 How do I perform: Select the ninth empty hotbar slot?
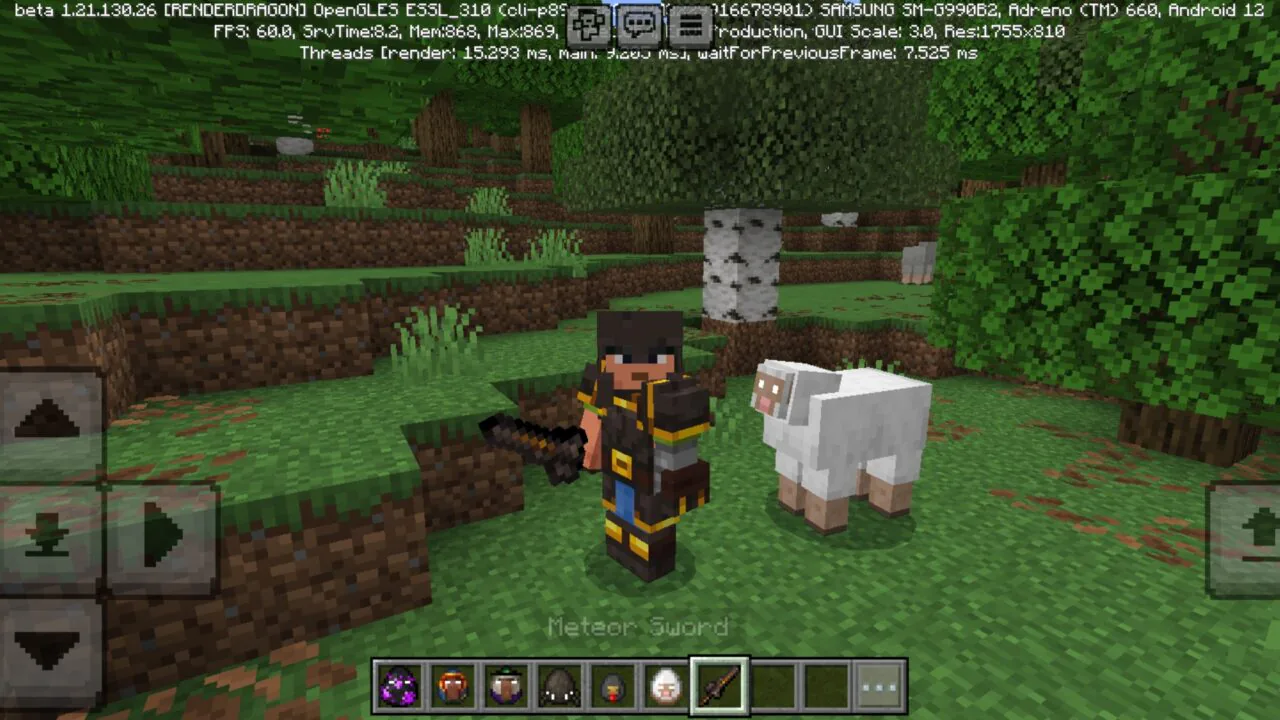coord(826,685)
